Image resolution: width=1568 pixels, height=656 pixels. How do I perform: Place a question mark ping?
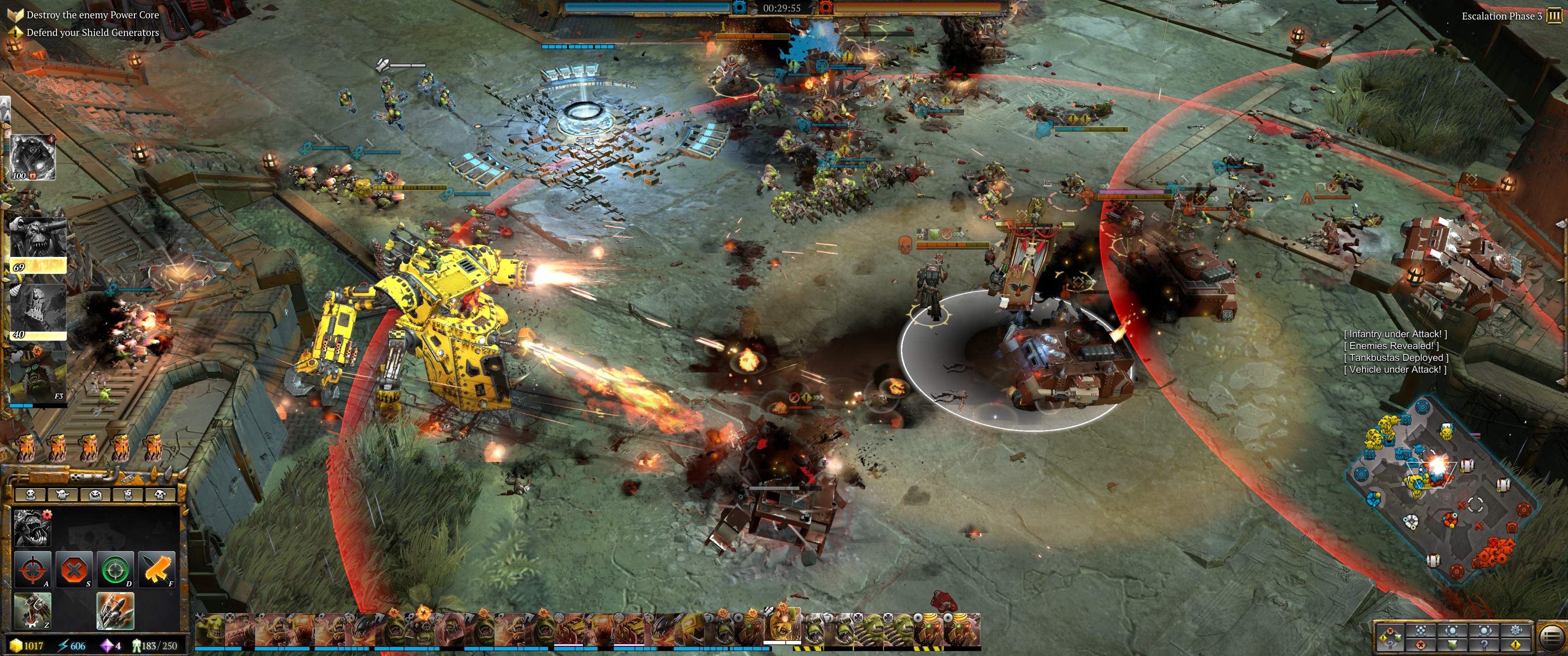[1484, 644]
